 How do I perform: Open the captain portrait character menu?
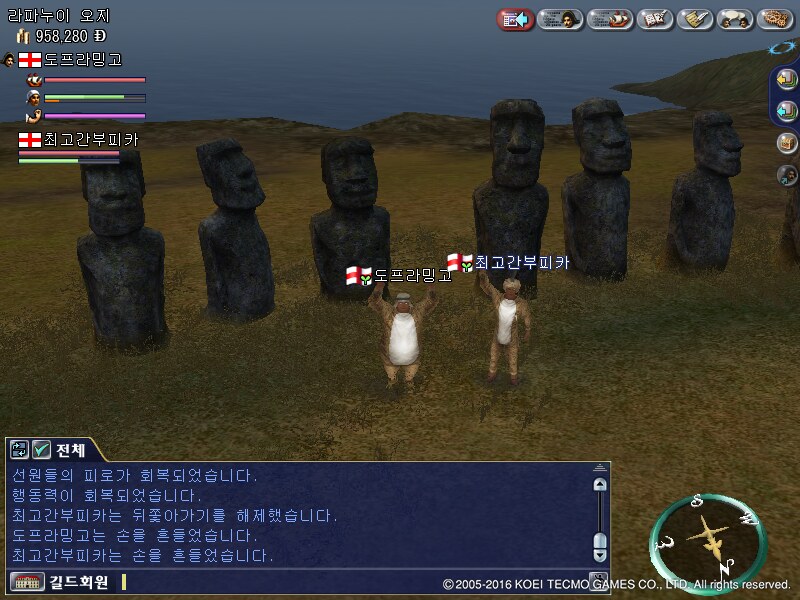562,19
